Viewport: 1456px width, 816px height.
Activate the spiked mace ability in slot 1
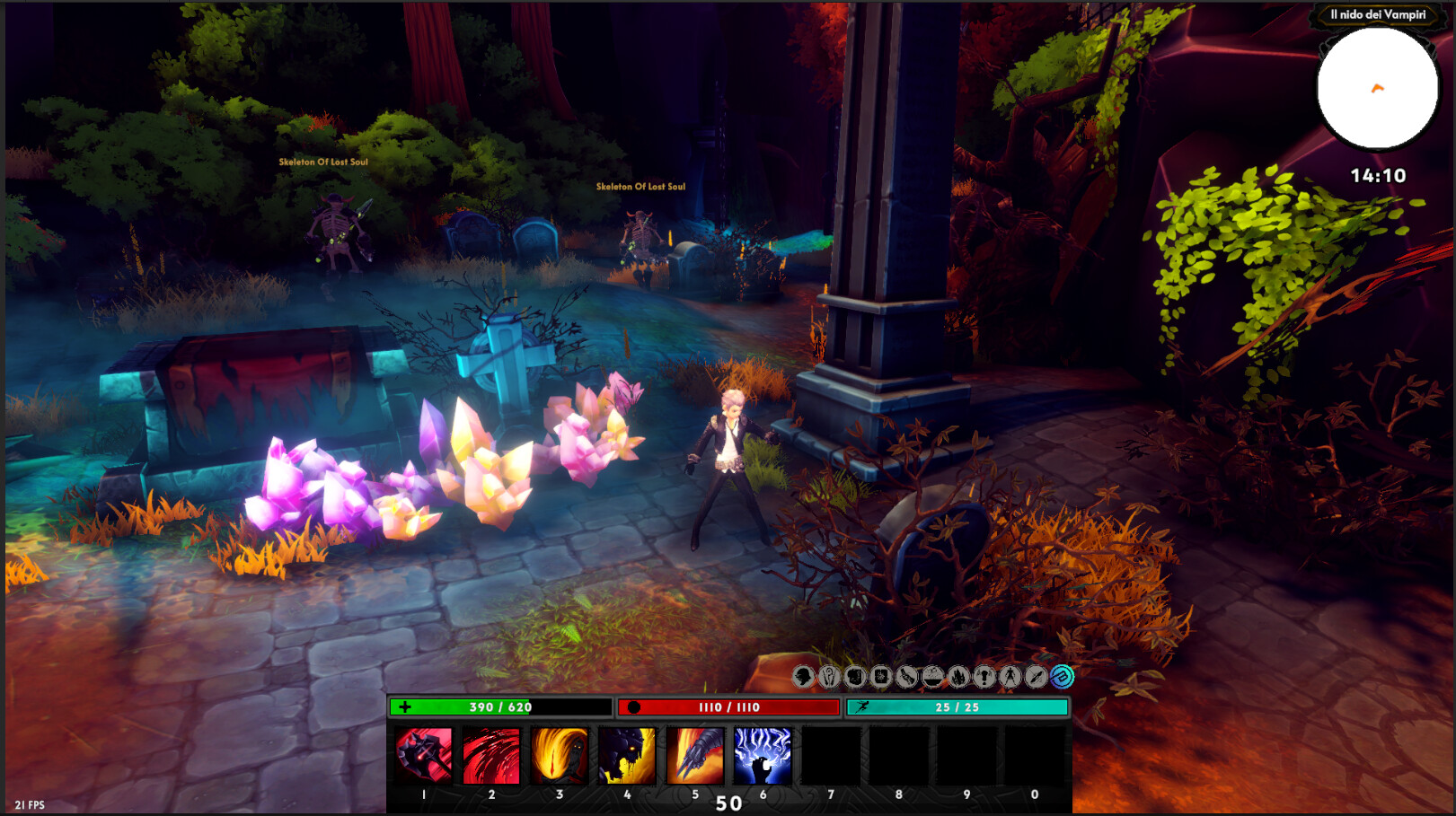[x=423, y=756]
